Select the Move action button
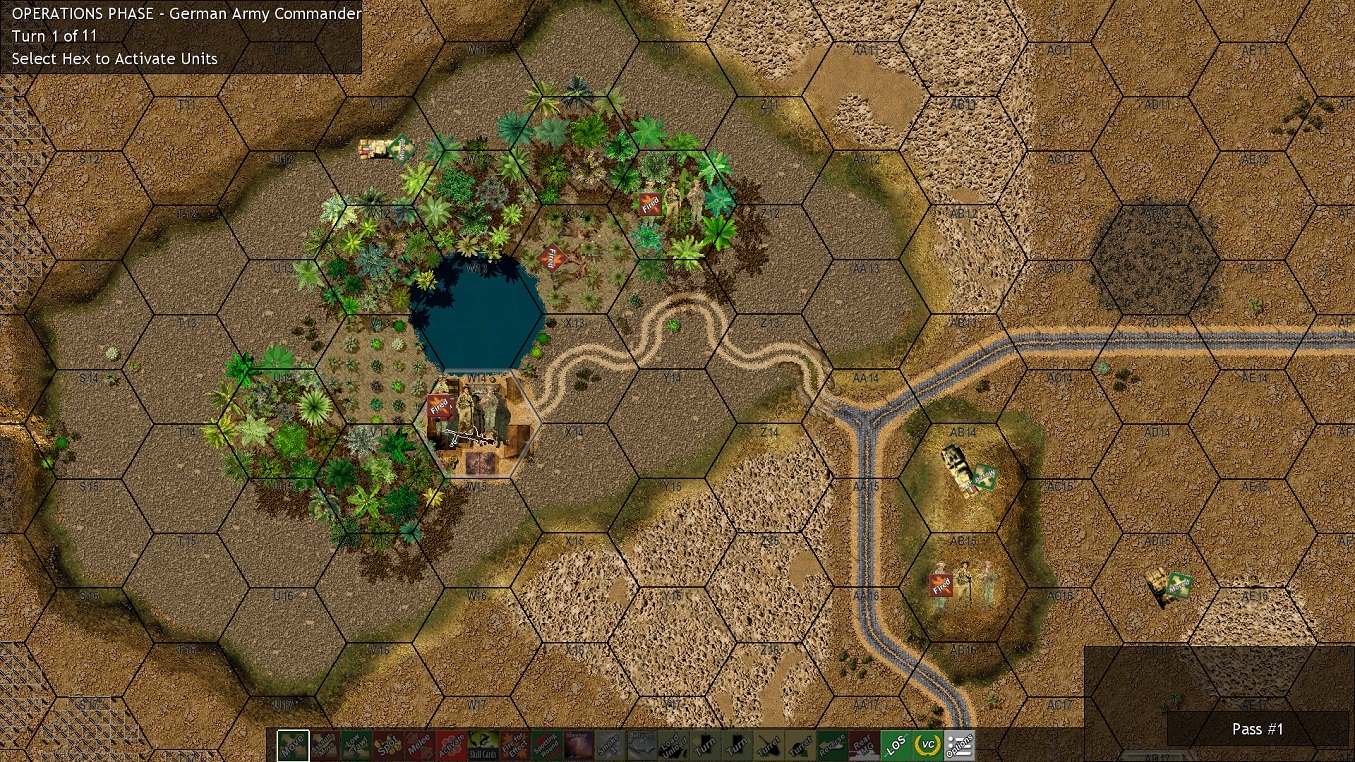Viewport: 1355px width, 762px height. pos(293,745)
